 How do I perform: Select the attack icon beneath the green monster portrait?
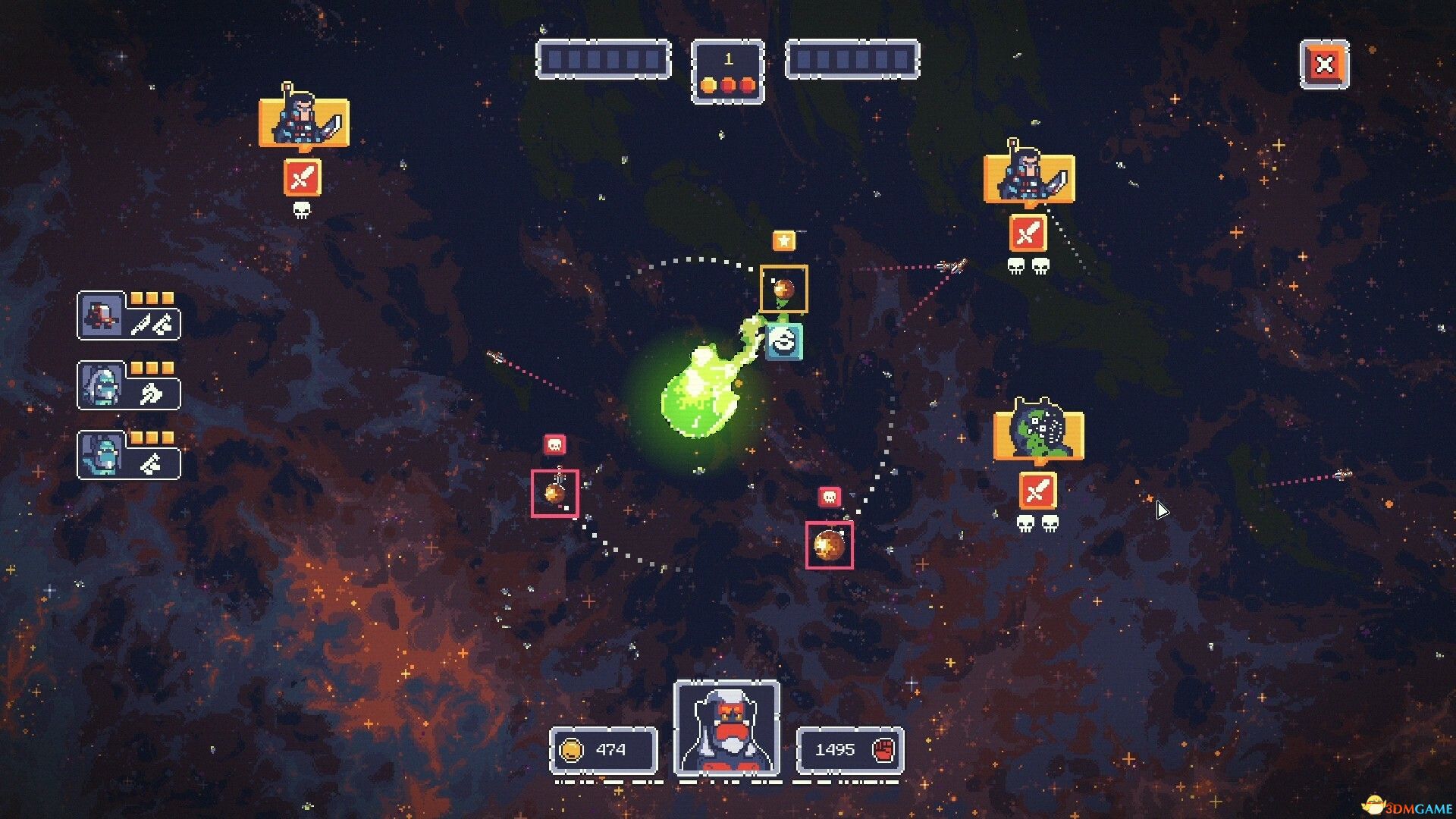point(1037,491)
